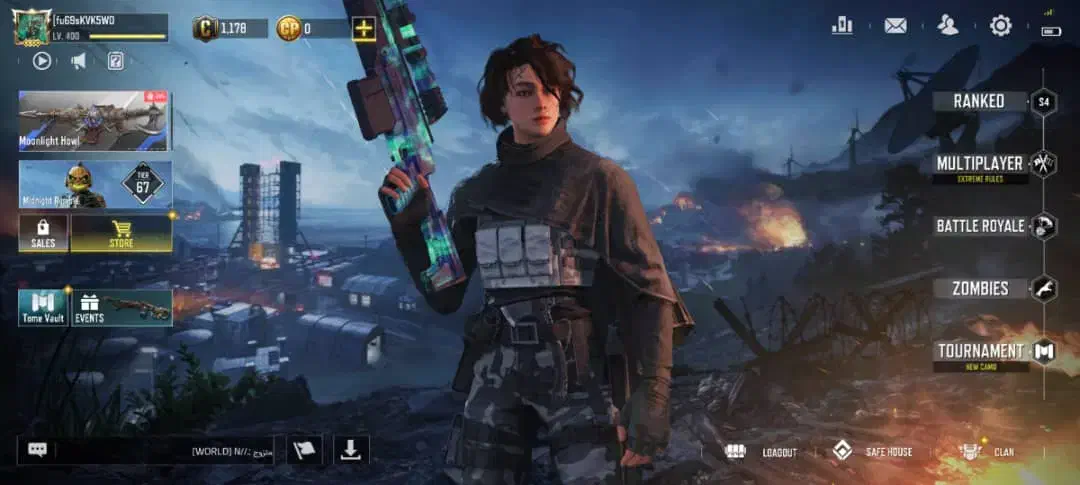The height and width of the screenshot is (485, 1080).
Task: Enter Battle Royale mode
Action: pyautogui.click(x=981, y=226)
